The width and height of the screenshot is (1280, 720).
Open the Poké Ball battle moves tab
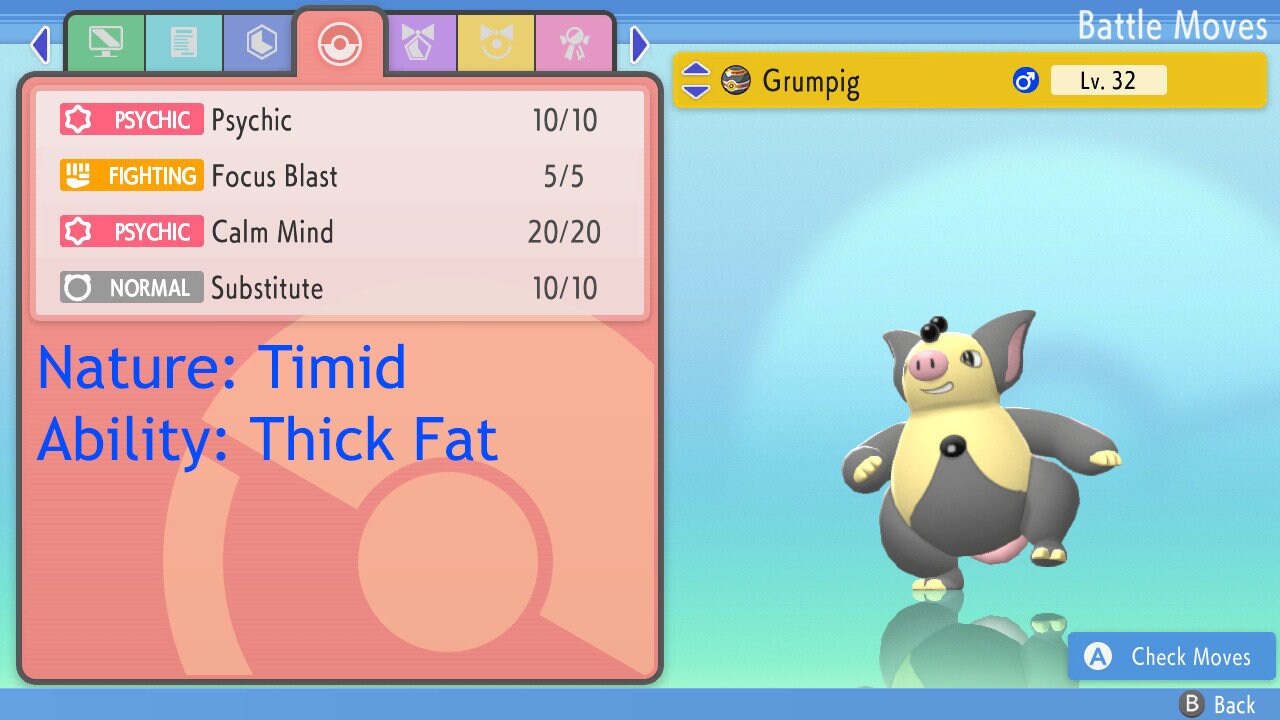[339, 42]
